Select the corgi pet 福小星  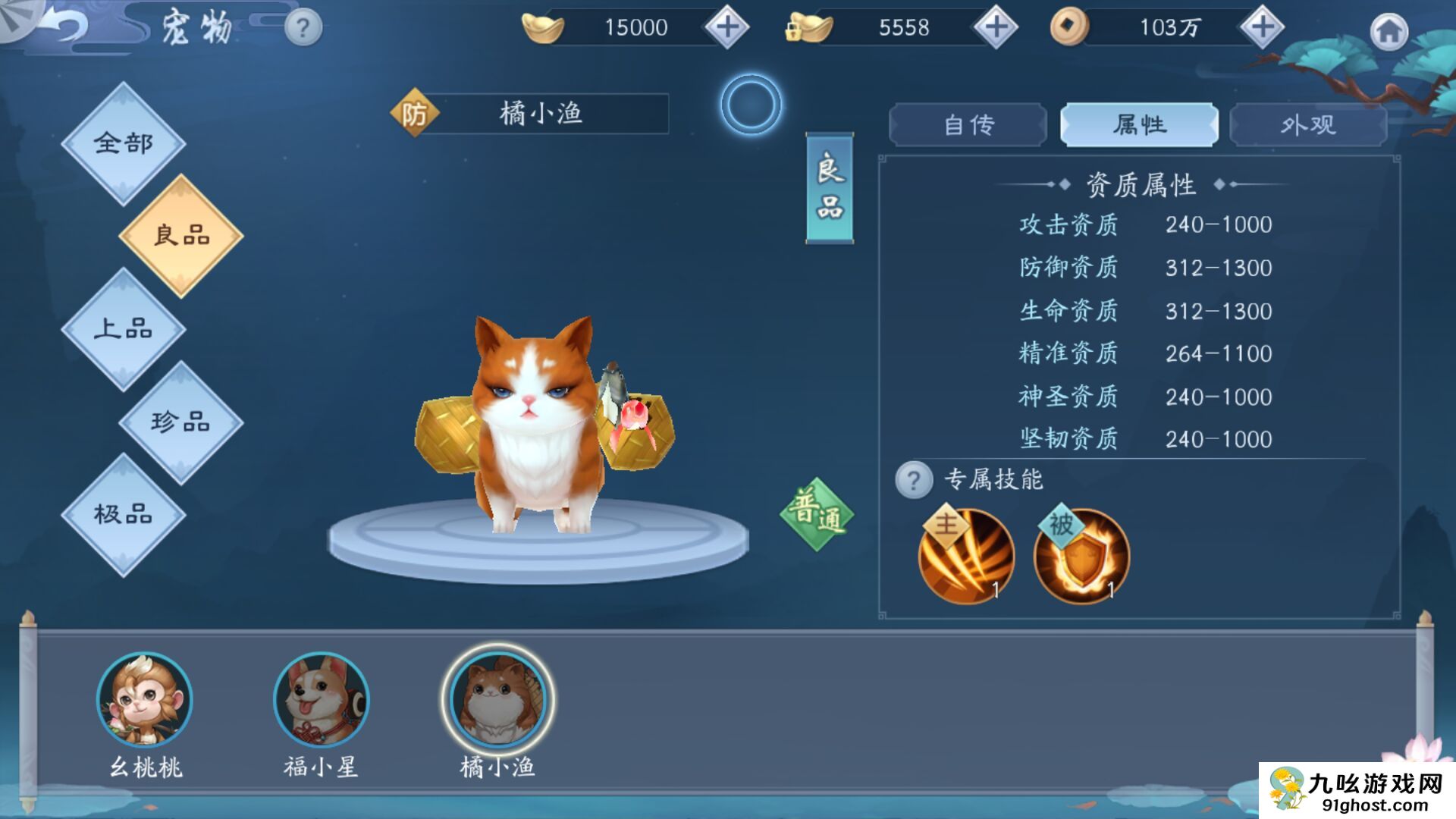[321, 700]
